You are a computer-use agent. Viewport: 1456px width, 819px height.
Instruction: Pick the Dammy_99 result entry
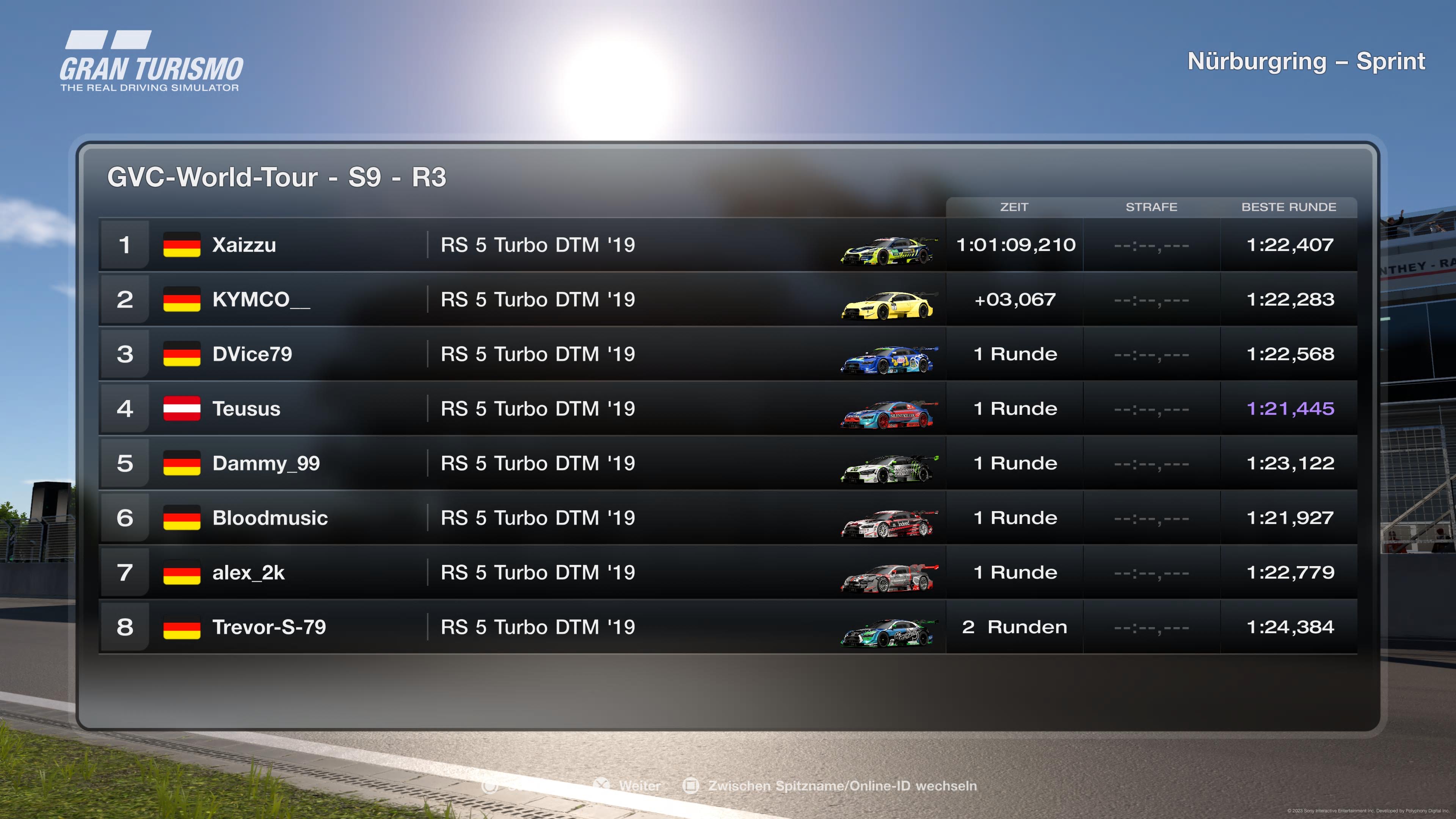266,463
